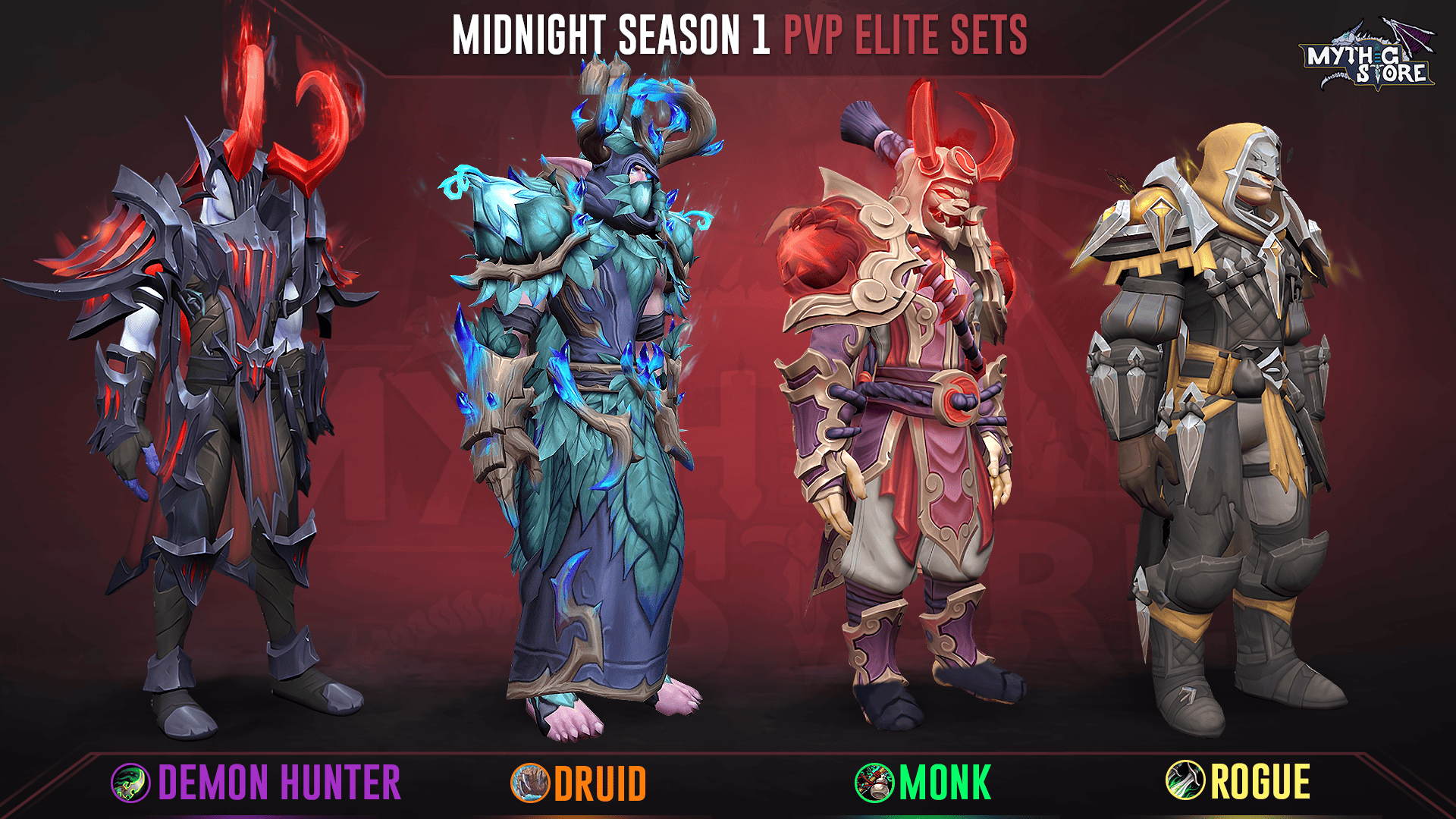Select the Druid class icon
The image size is (1456, 819).
(x=530, y=783)
